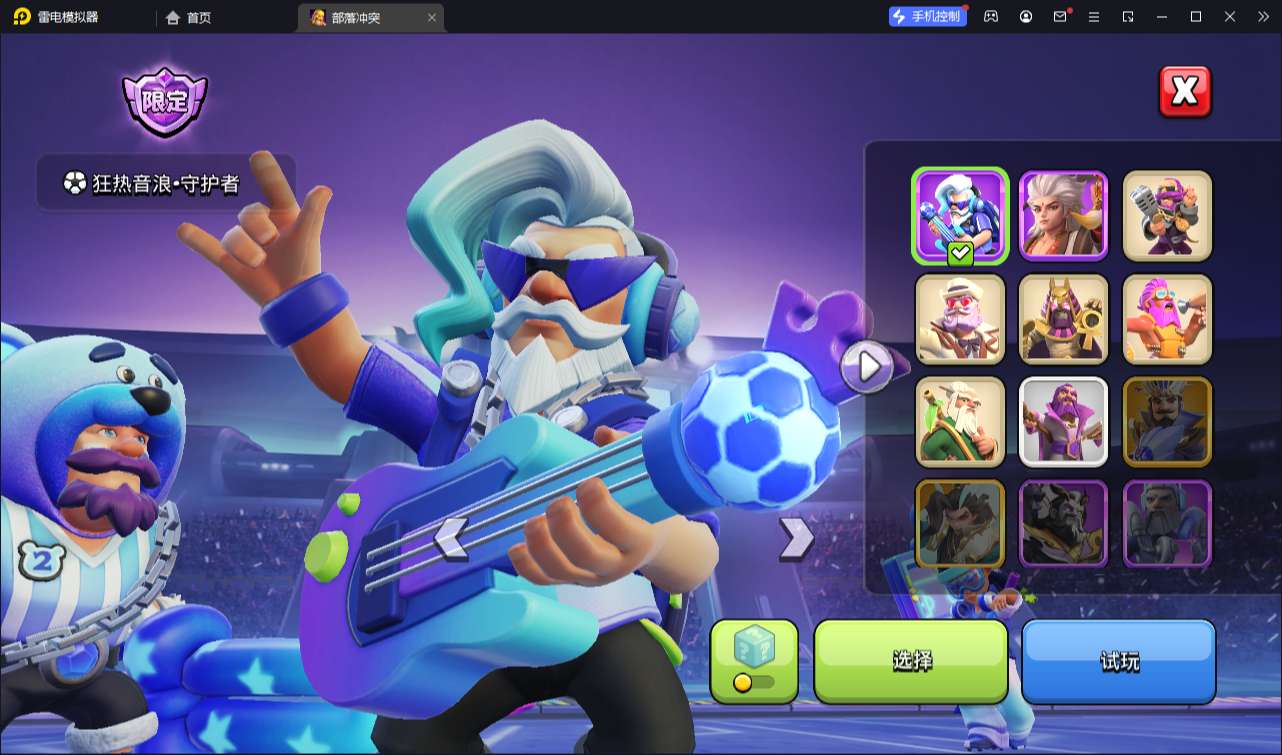The width and height of the screenshot is (1282, 755).
Task: Confirm skin with the green 选择 button
Action: [x=911, y=661]
